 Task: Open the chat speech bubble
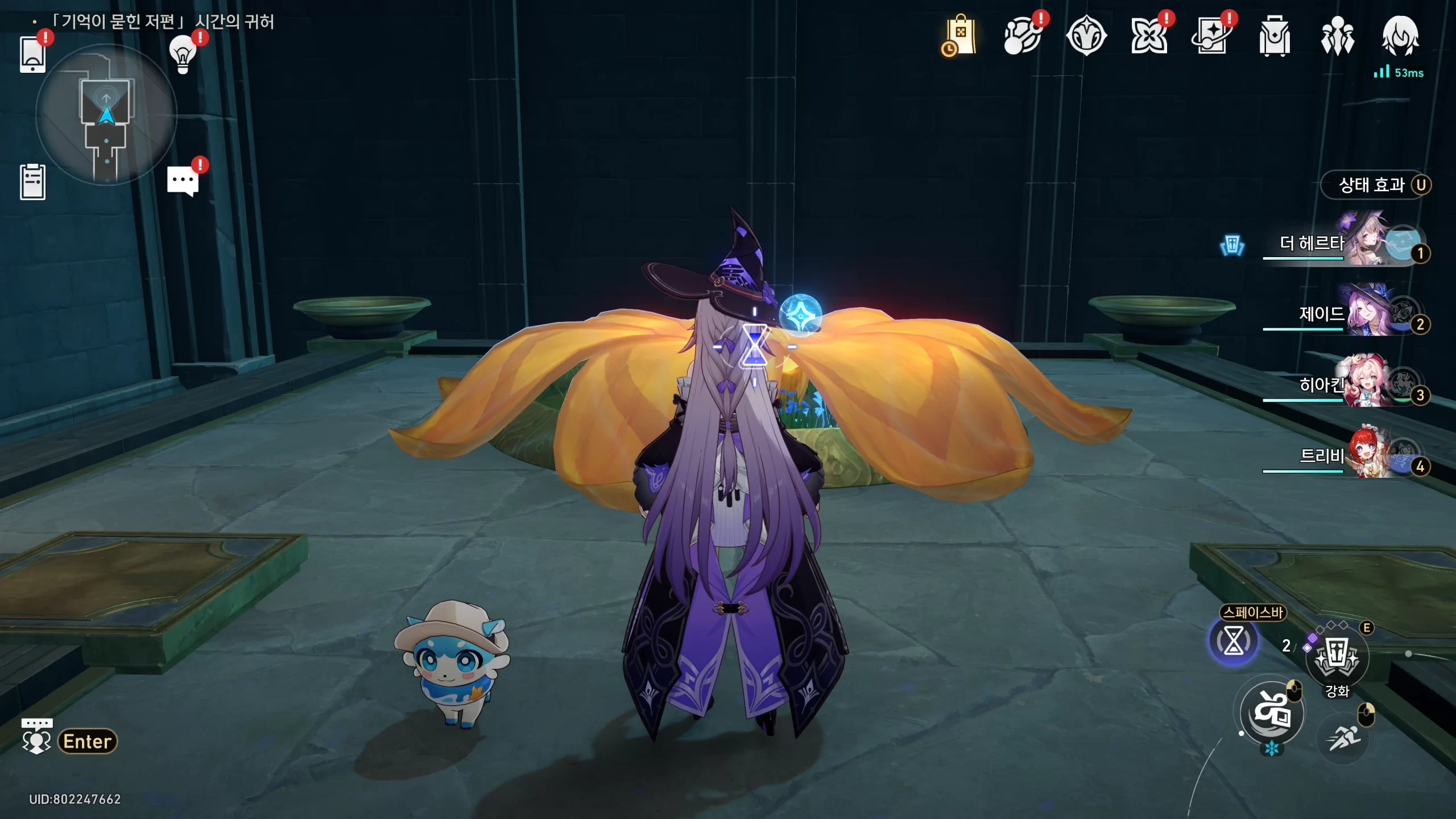tap(183, 181)
